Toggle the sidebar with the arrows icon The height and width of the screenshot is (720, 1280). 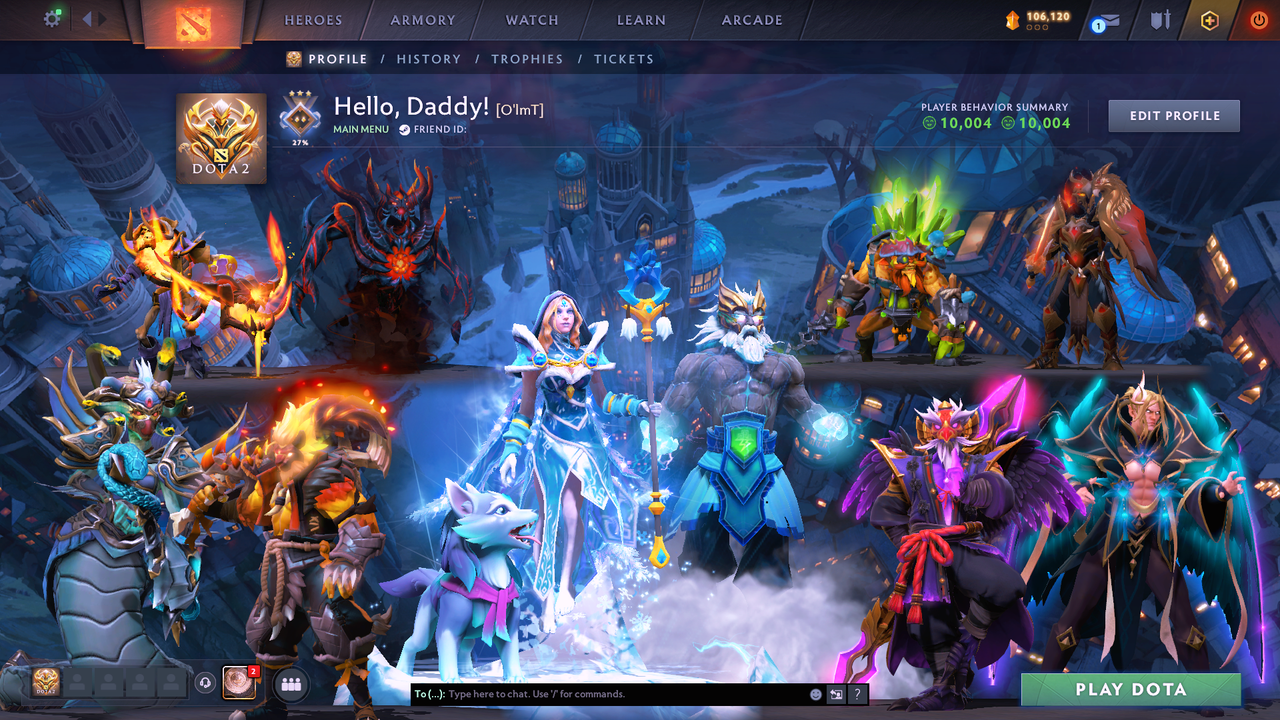92,17
